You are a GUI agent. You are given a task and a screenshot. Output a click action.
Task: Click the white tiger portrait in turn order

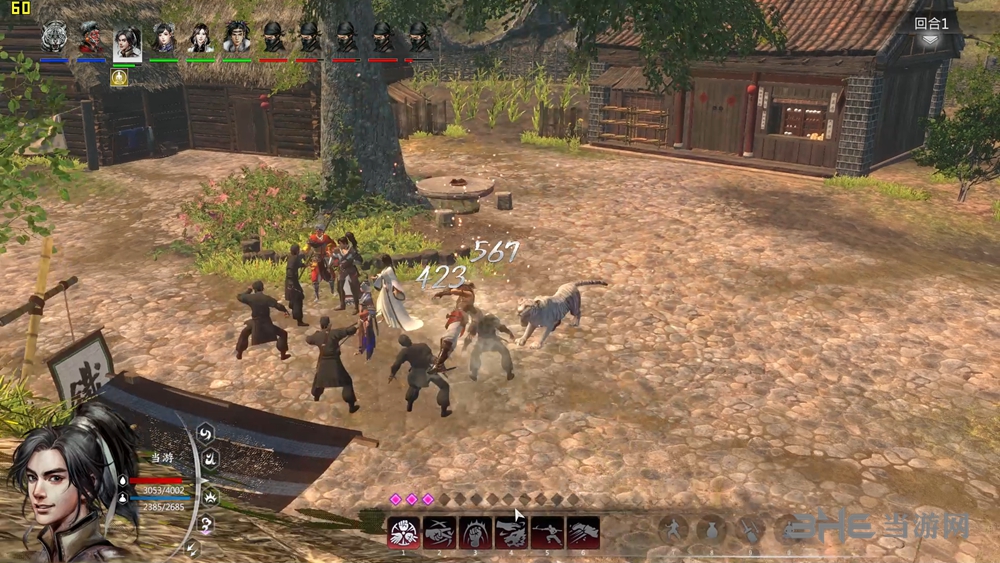54,37
